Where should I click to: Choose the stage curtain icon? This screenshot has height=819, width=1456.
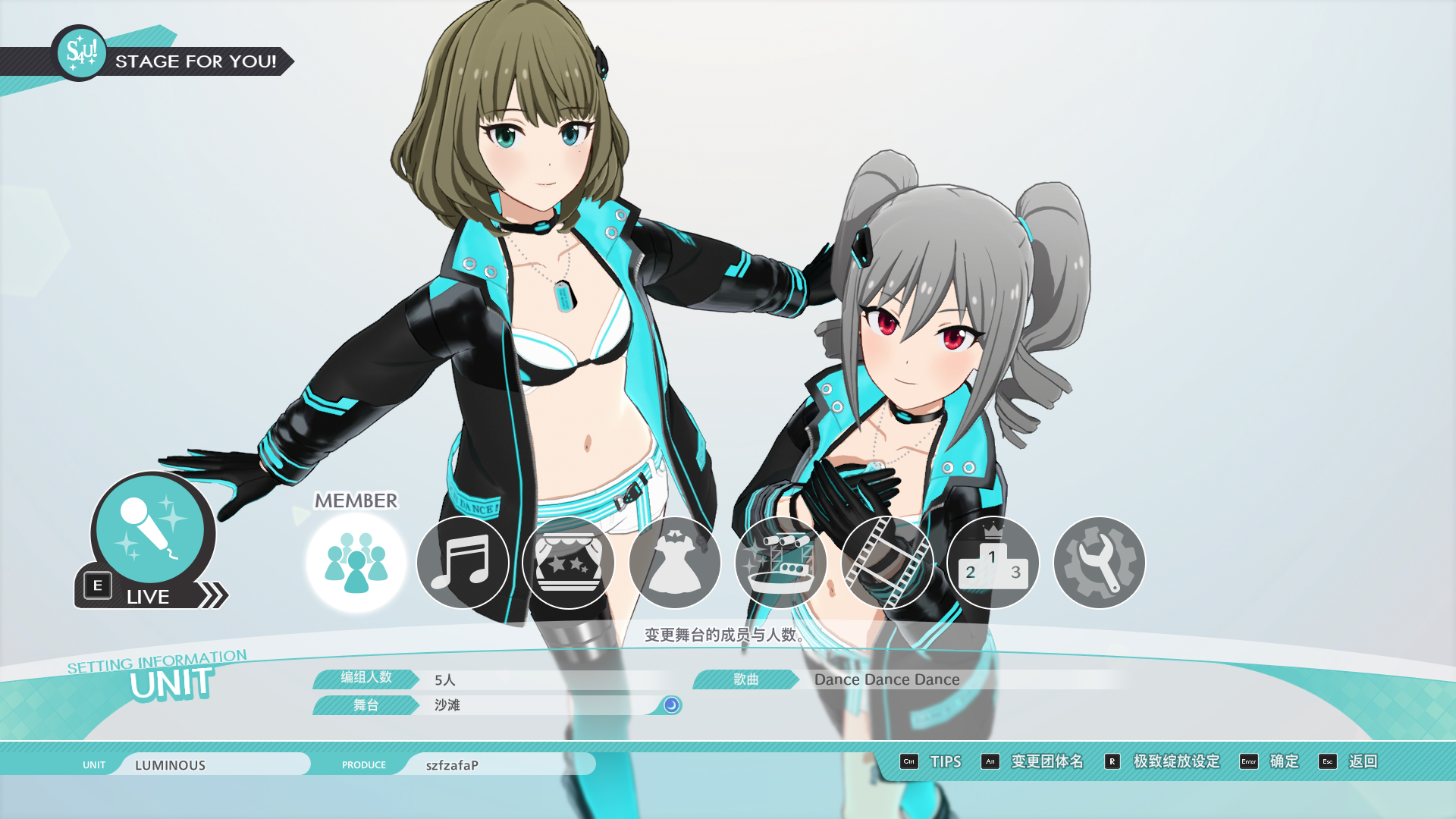(569, 563)
